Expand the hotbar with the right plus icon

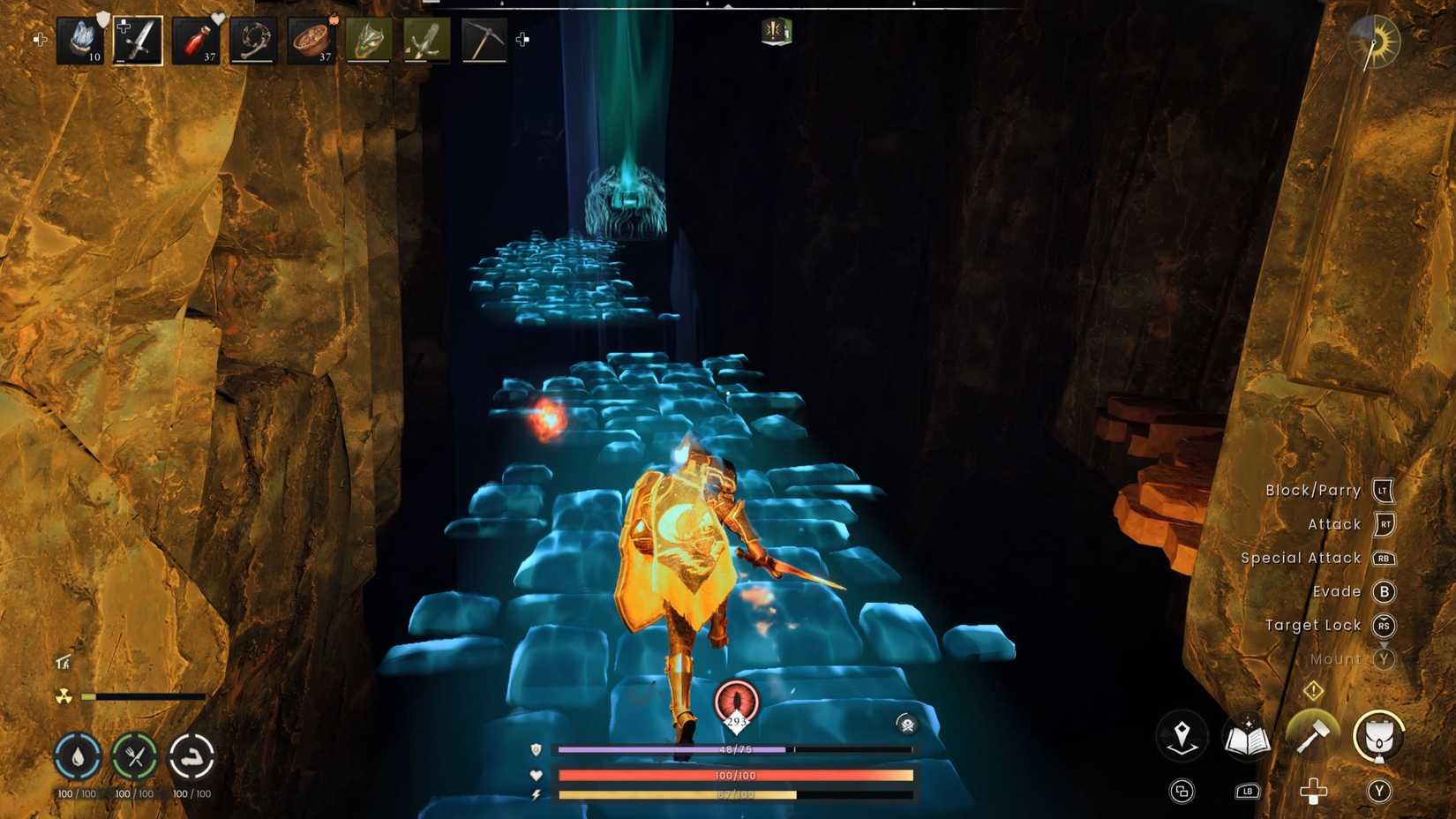[522, 39]
